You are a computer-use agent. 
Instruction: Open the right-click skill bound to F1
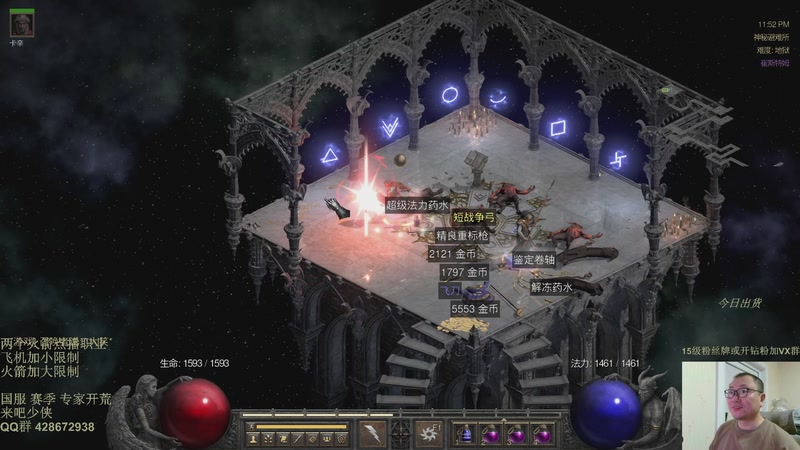[x=430, y=433]
